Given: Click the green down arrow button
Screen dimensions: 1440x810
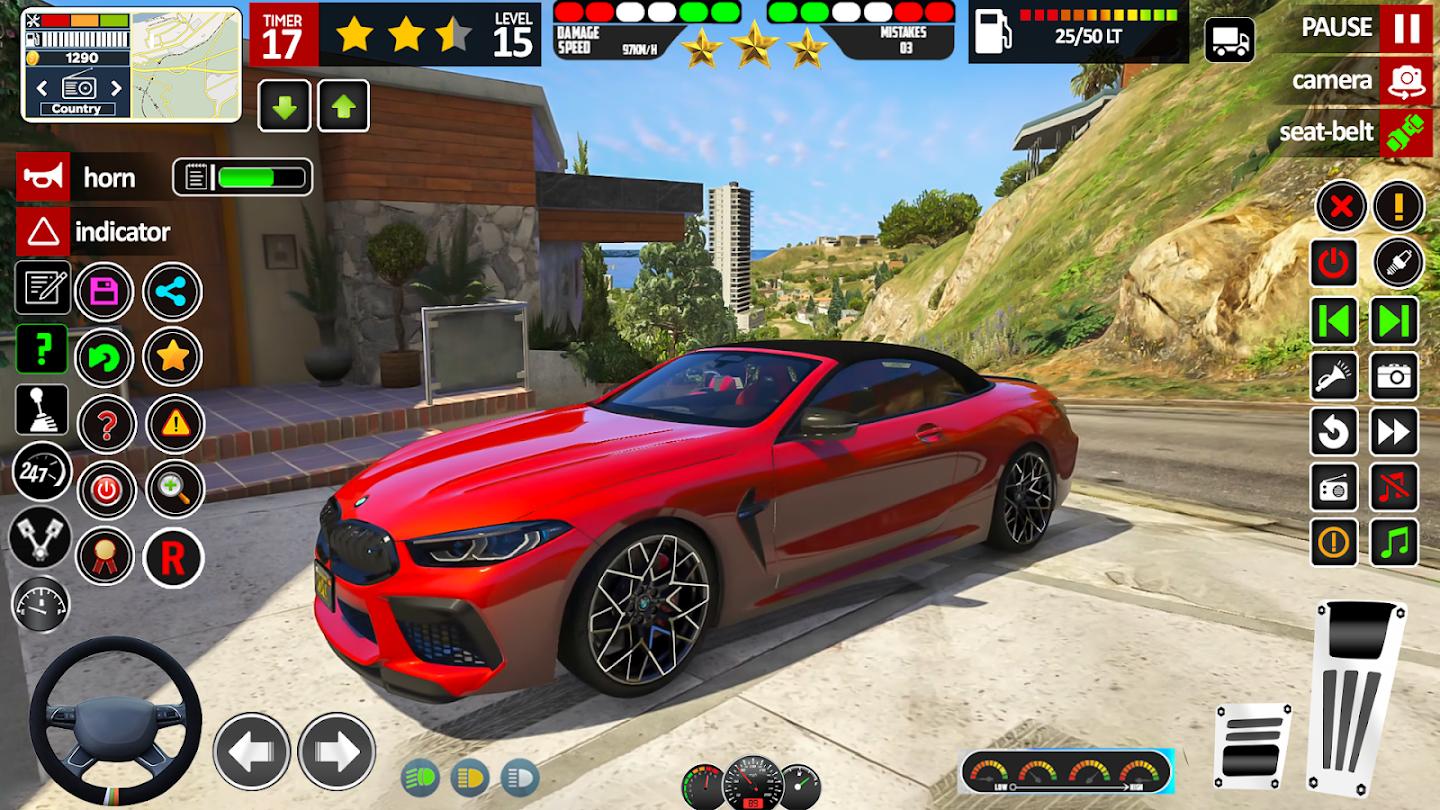Looking at the screenshot, I should [285, 106].
